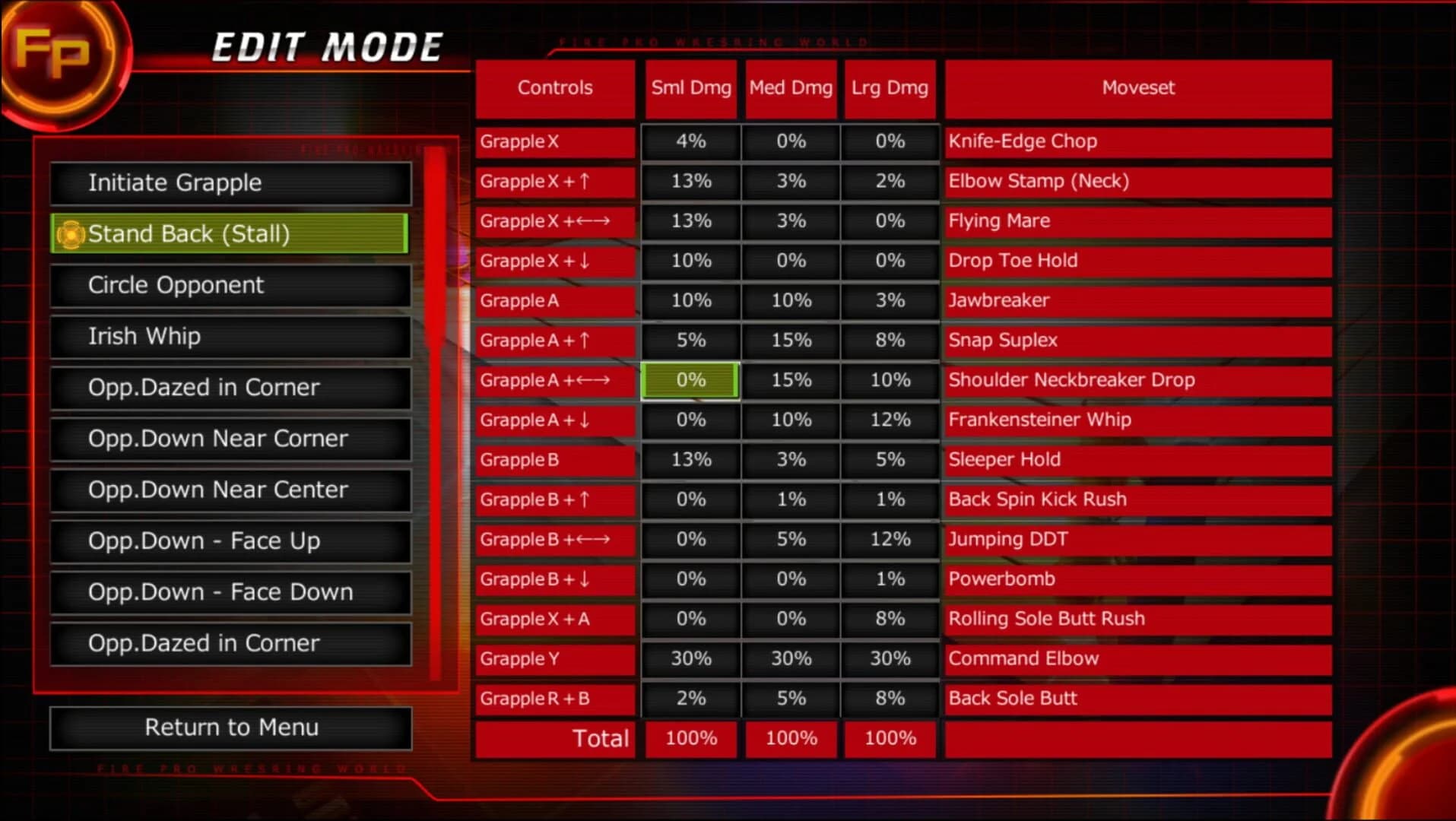Click the controller icon beside Stand Back (Stall)

coord(70,234)
